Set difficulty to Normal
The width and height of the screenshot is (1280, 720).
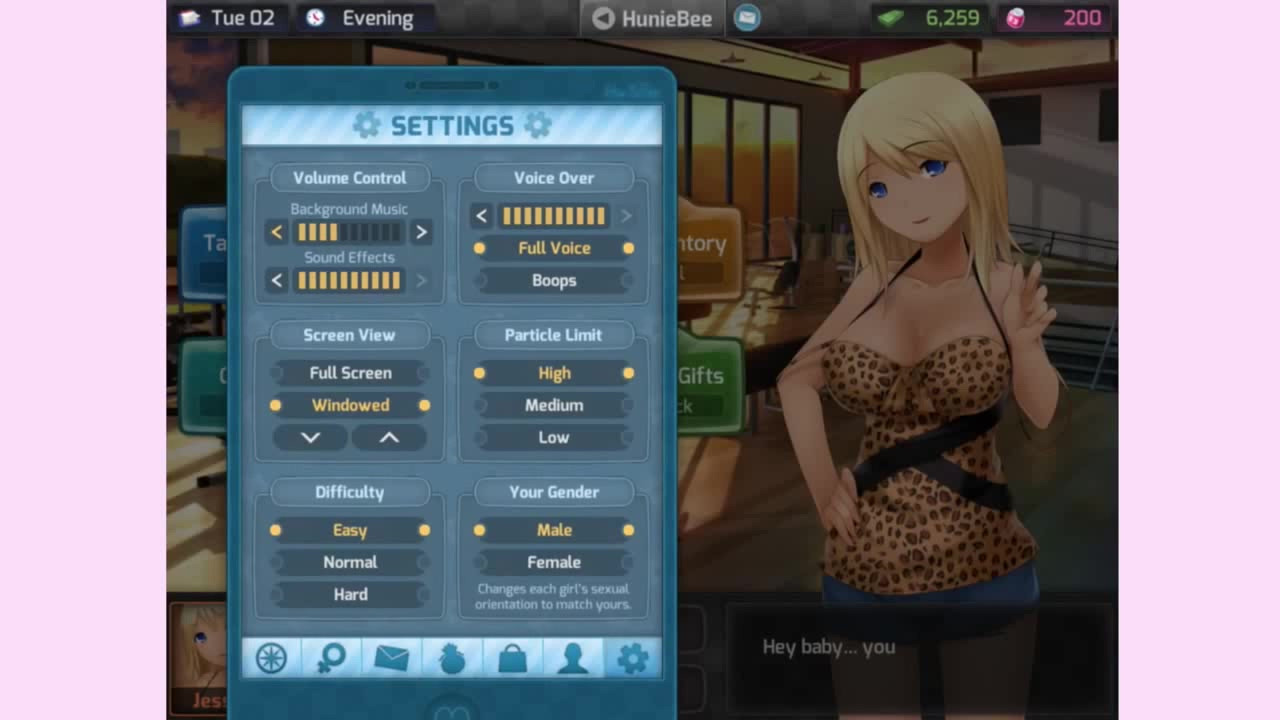coord(350,562)
